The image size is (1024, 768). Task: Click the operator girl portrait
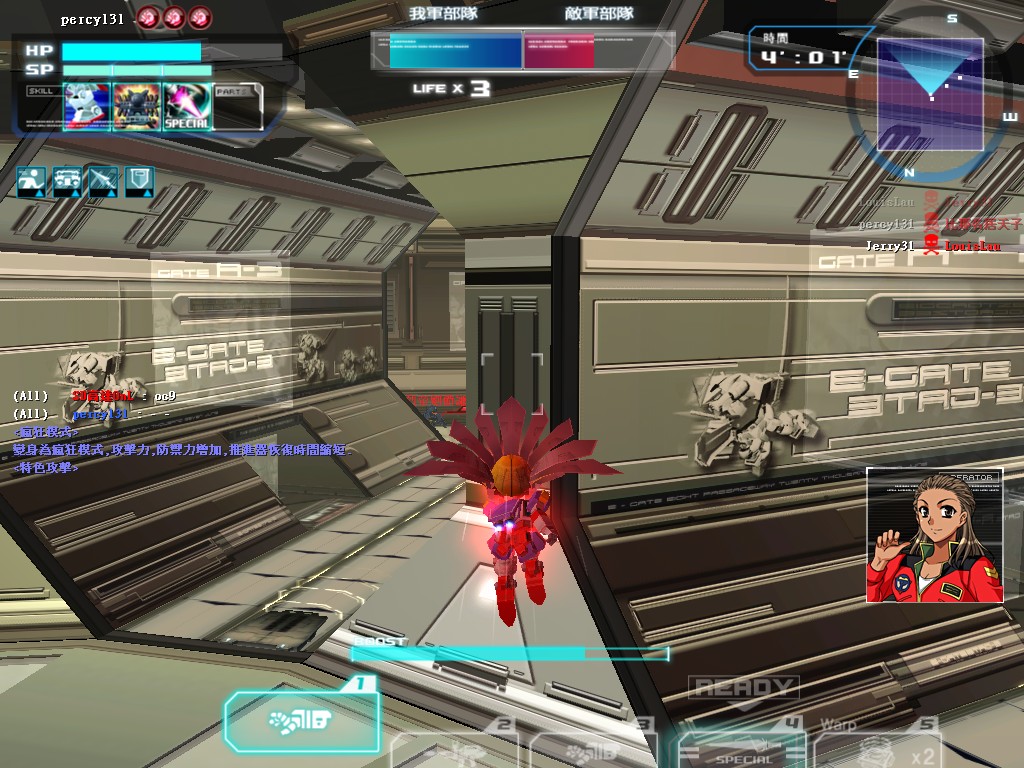[x=934, y=535]
